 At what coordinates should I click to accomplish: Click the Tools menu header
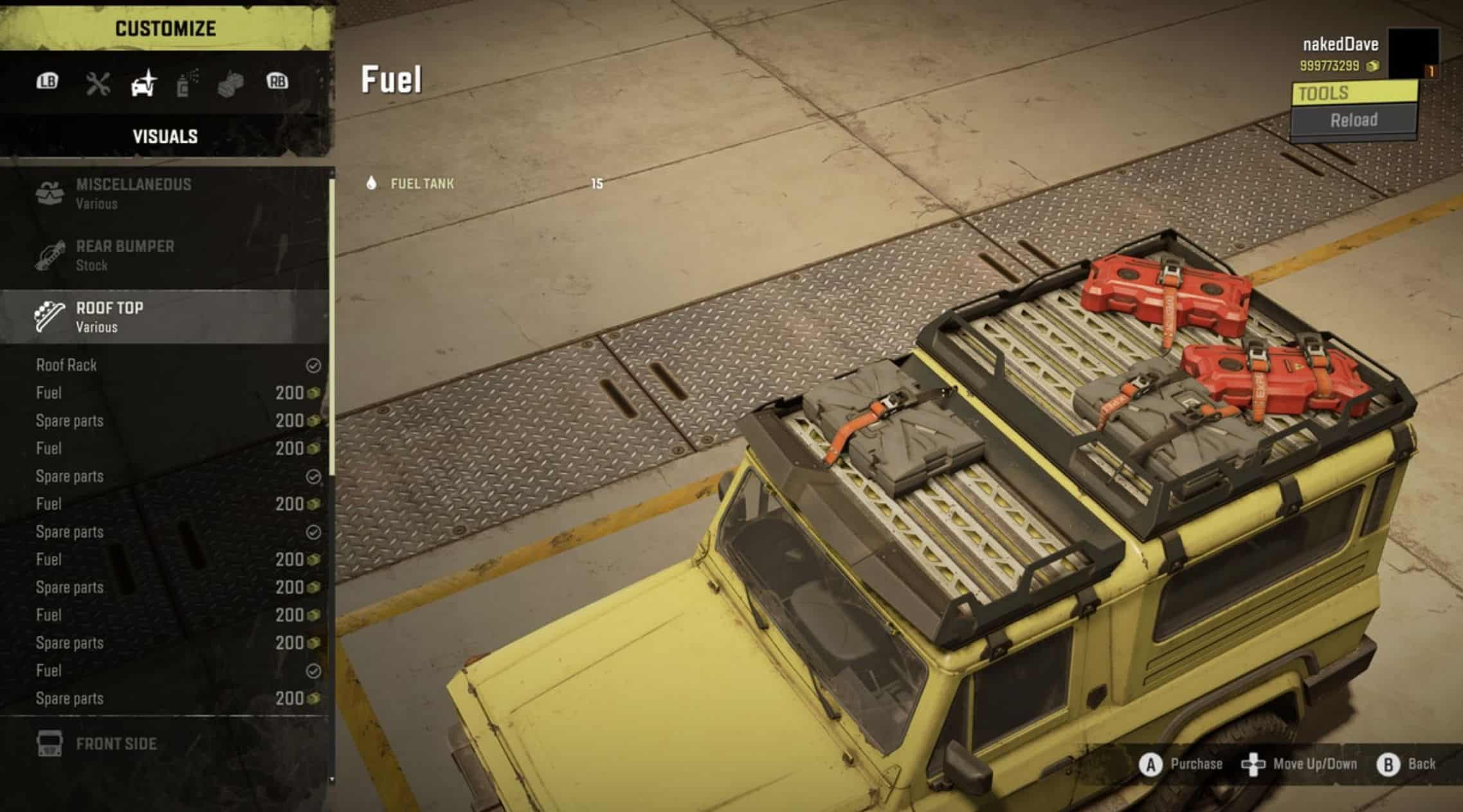coord(1354,93)
